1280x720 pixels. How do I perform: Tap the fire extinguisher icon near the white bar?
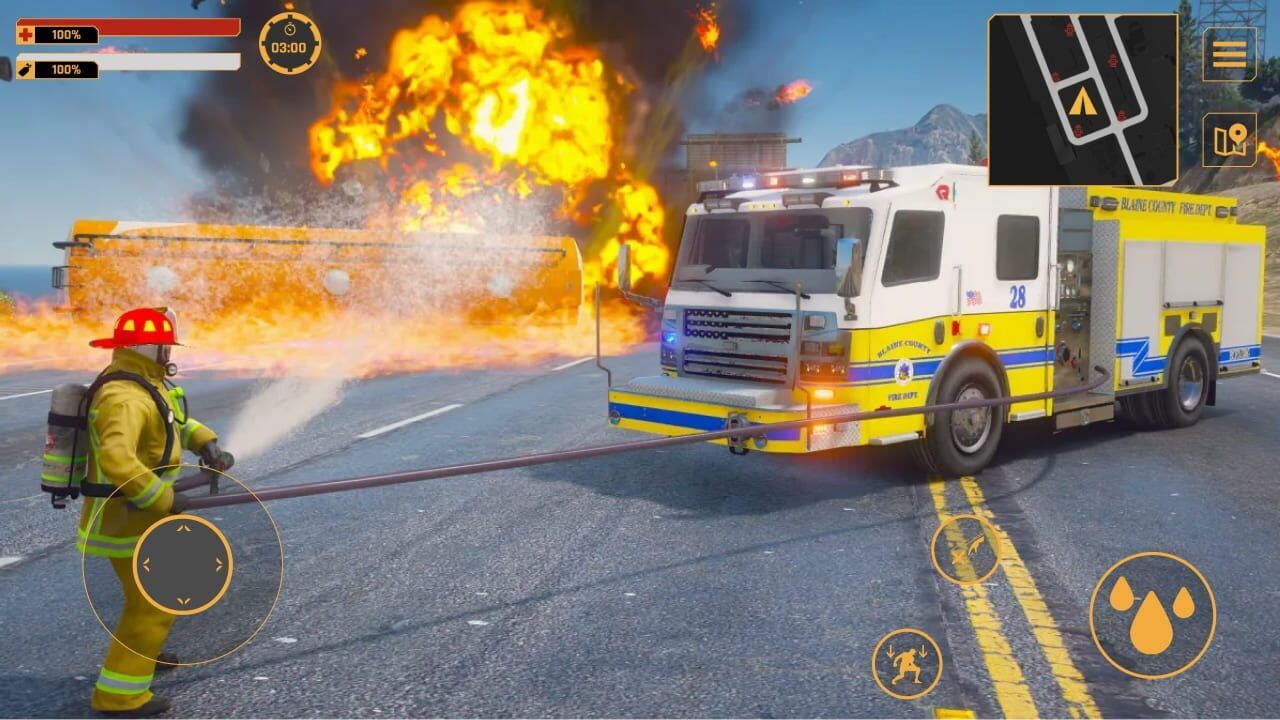(23, 70)
